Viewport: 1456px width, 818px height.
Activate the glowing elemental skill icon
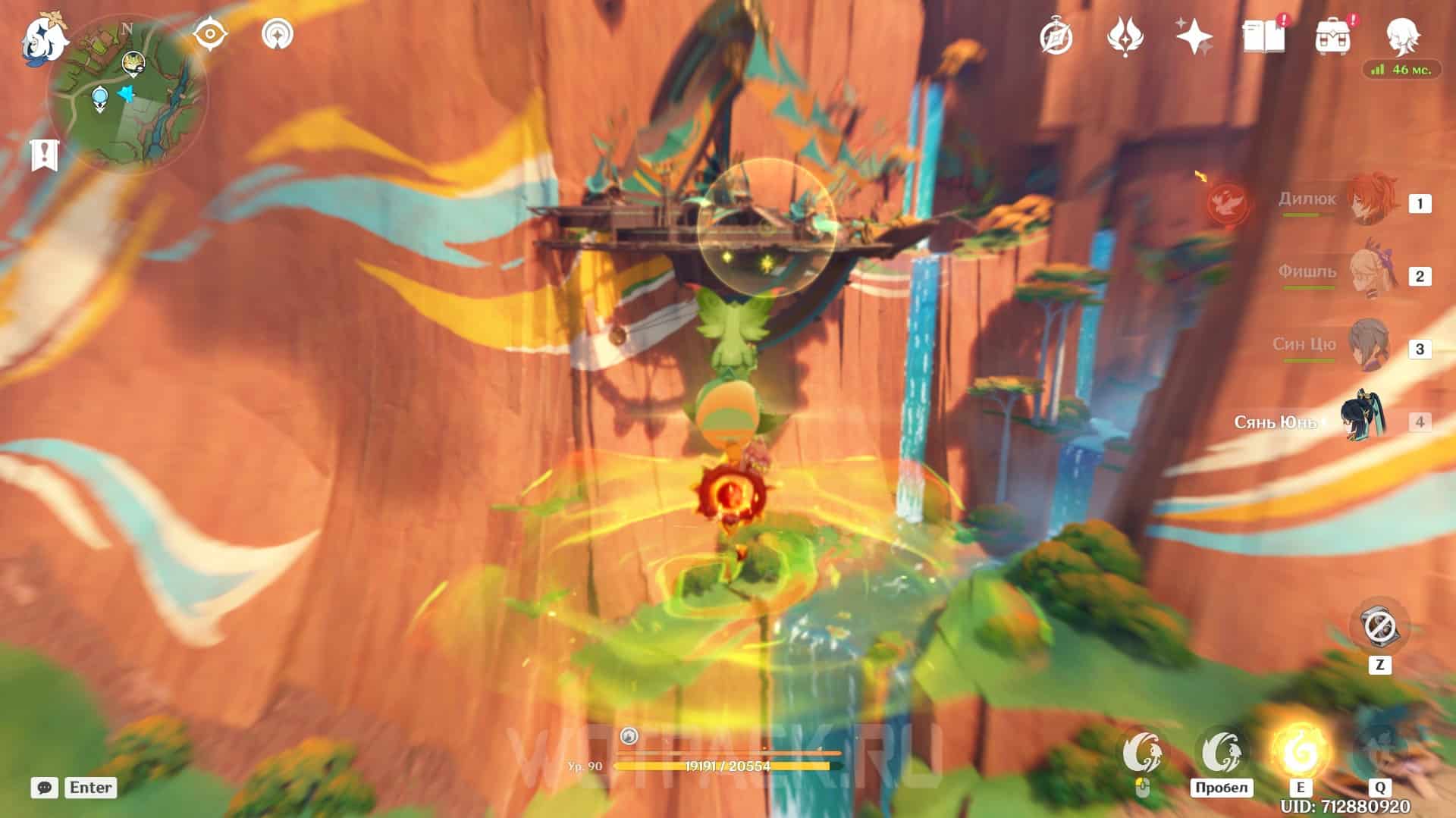click(x=1300, y=752)
